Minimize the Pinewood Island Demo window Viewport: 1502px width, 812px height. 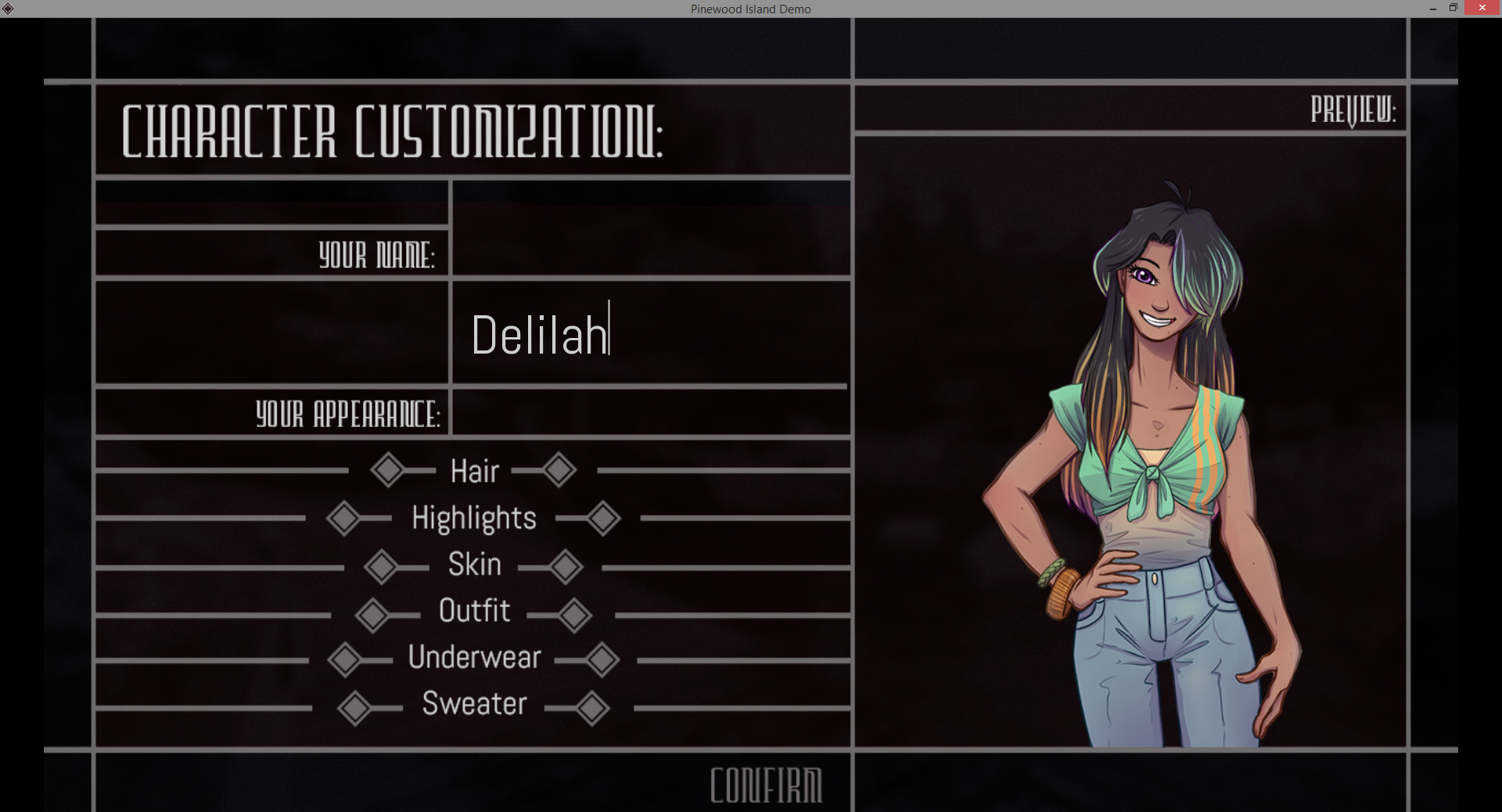(x=1432, y=8)
